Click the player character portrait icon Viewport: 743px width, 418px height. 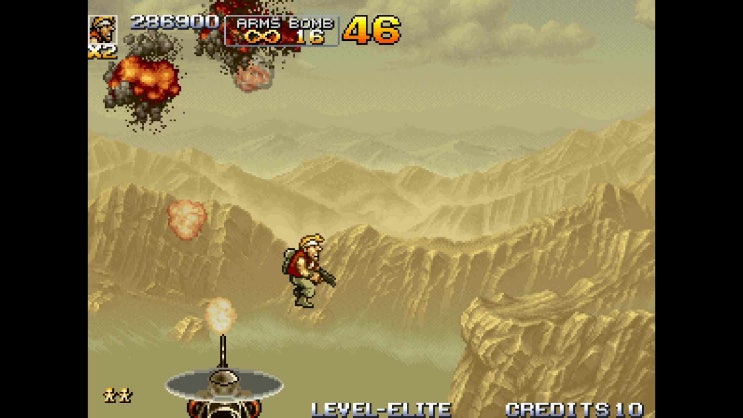coord(103,29)
